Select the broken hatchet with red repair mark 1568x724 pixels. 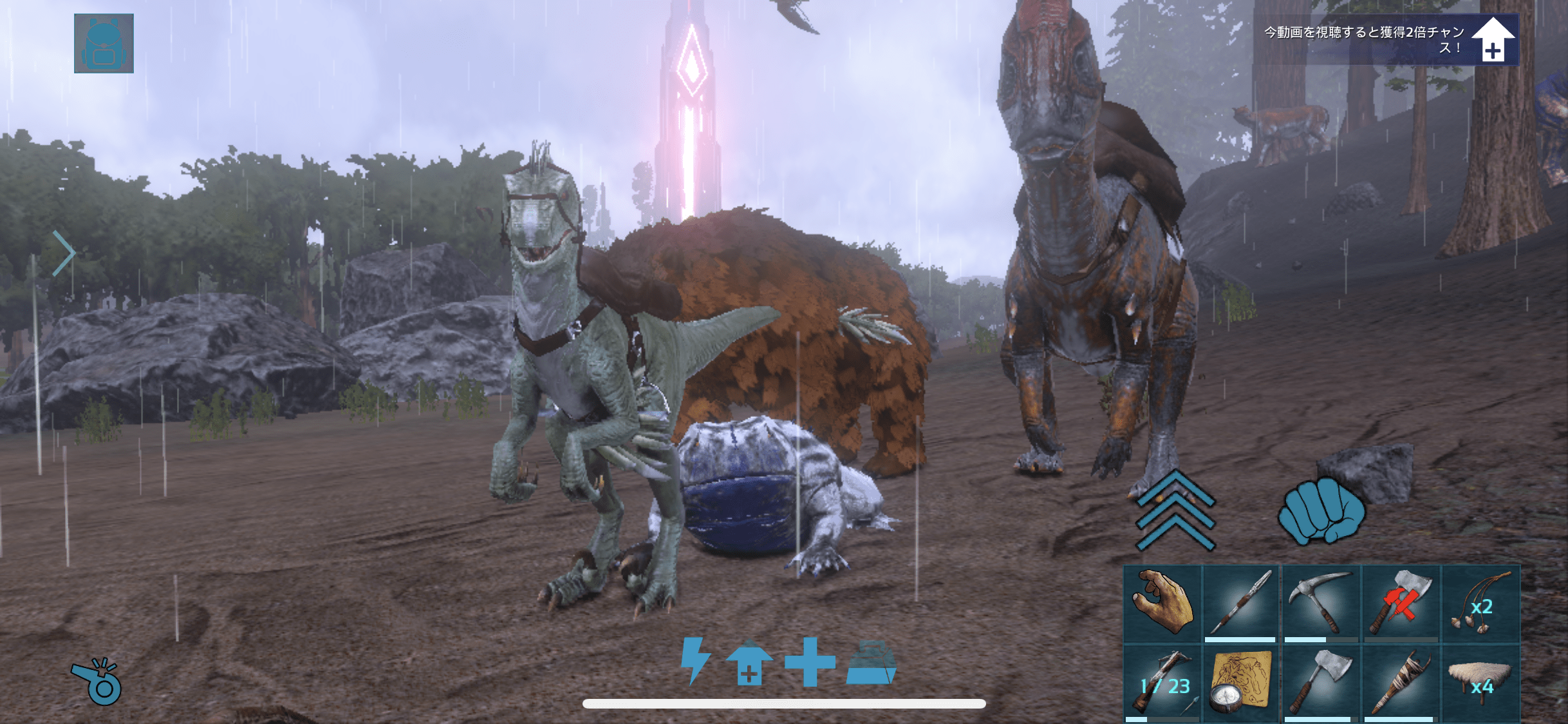(x=1401, y=604)
